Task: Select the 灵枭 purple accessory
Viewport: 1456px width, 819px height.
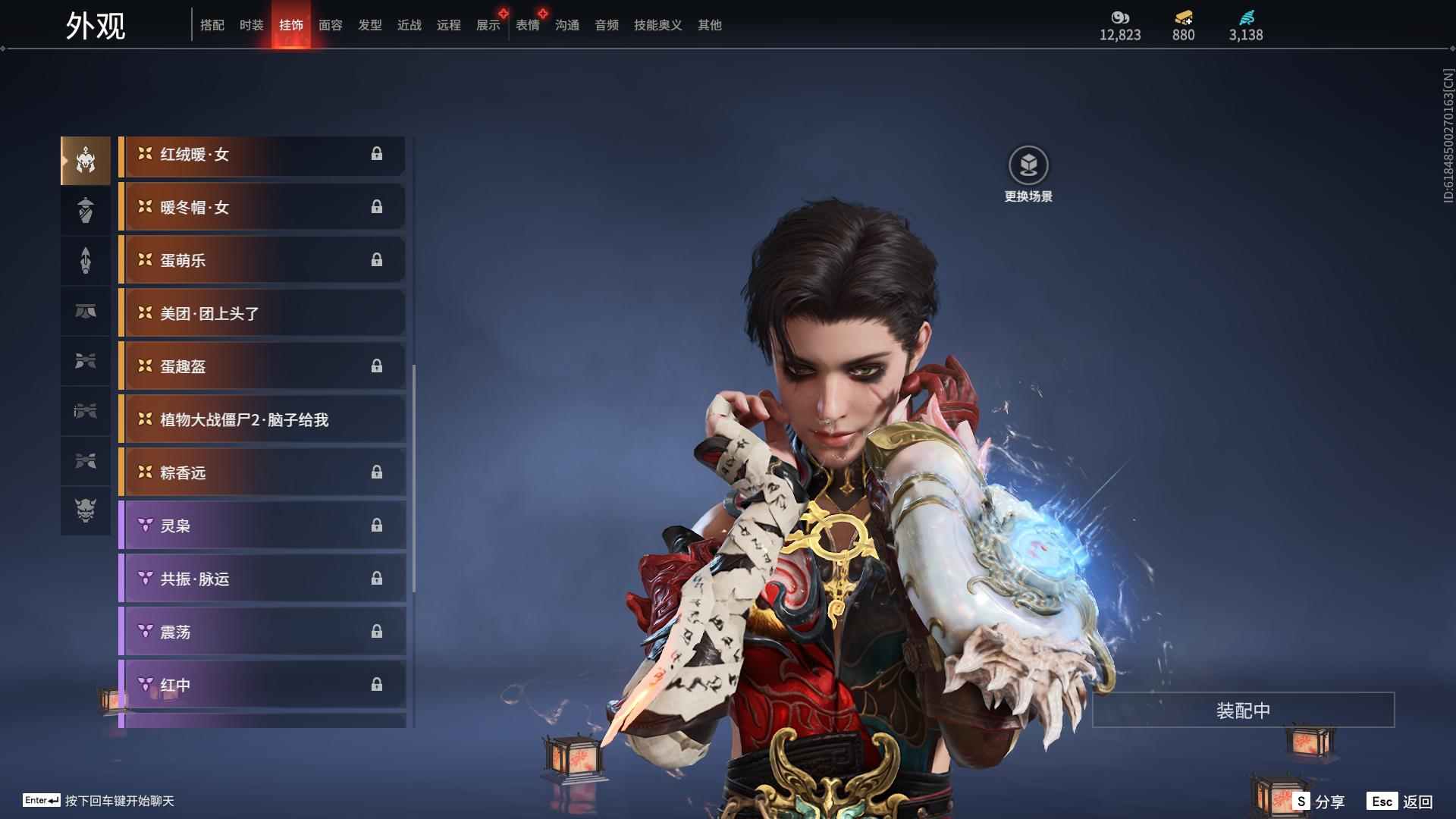Action: (x=262, y=526)
